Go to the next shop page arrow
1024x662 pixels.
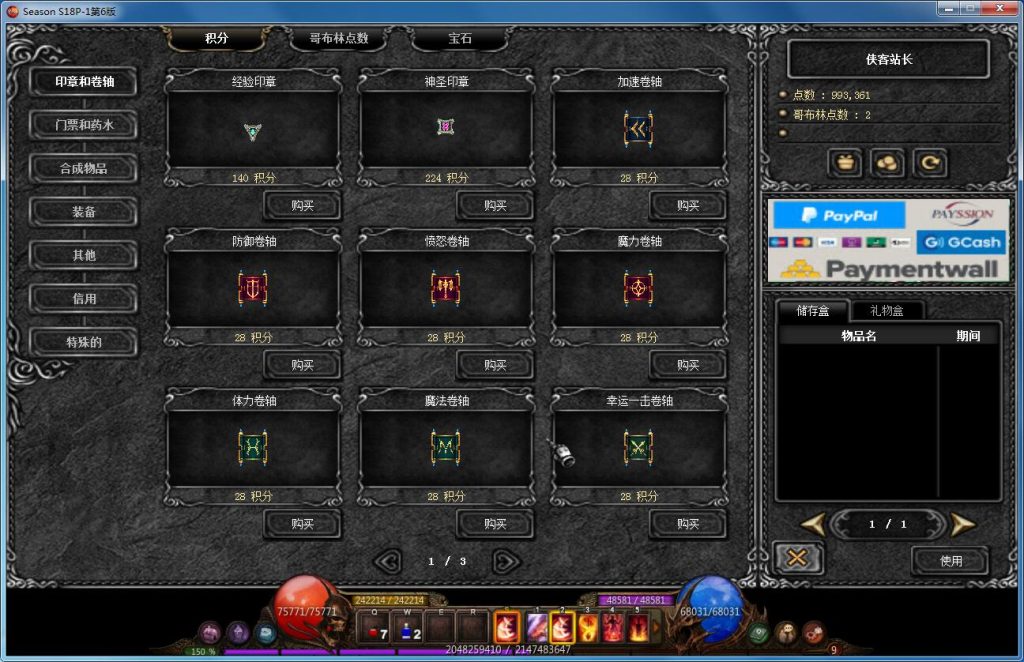point(506,562)
